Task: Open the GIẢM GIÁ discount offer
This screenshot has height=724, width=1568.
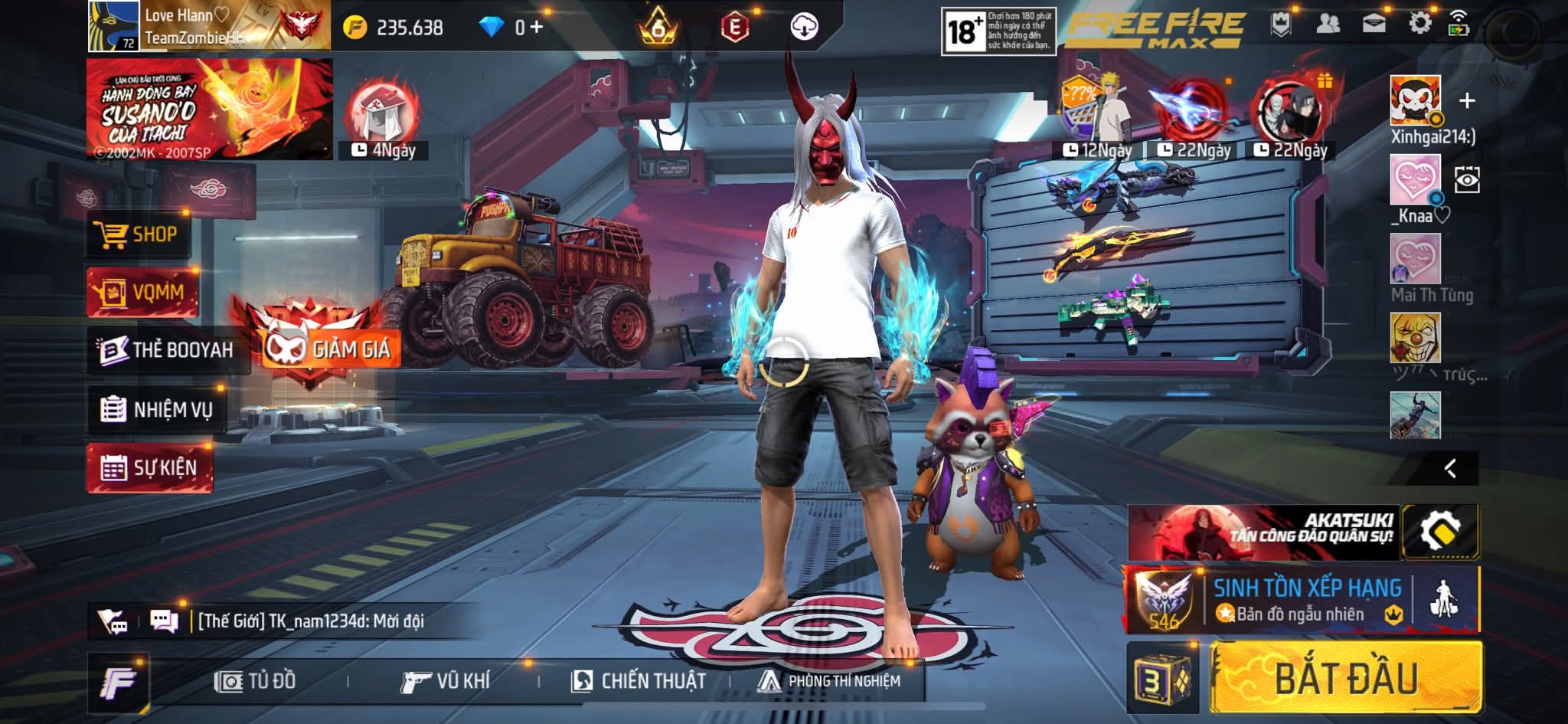Action: [331, 349]
